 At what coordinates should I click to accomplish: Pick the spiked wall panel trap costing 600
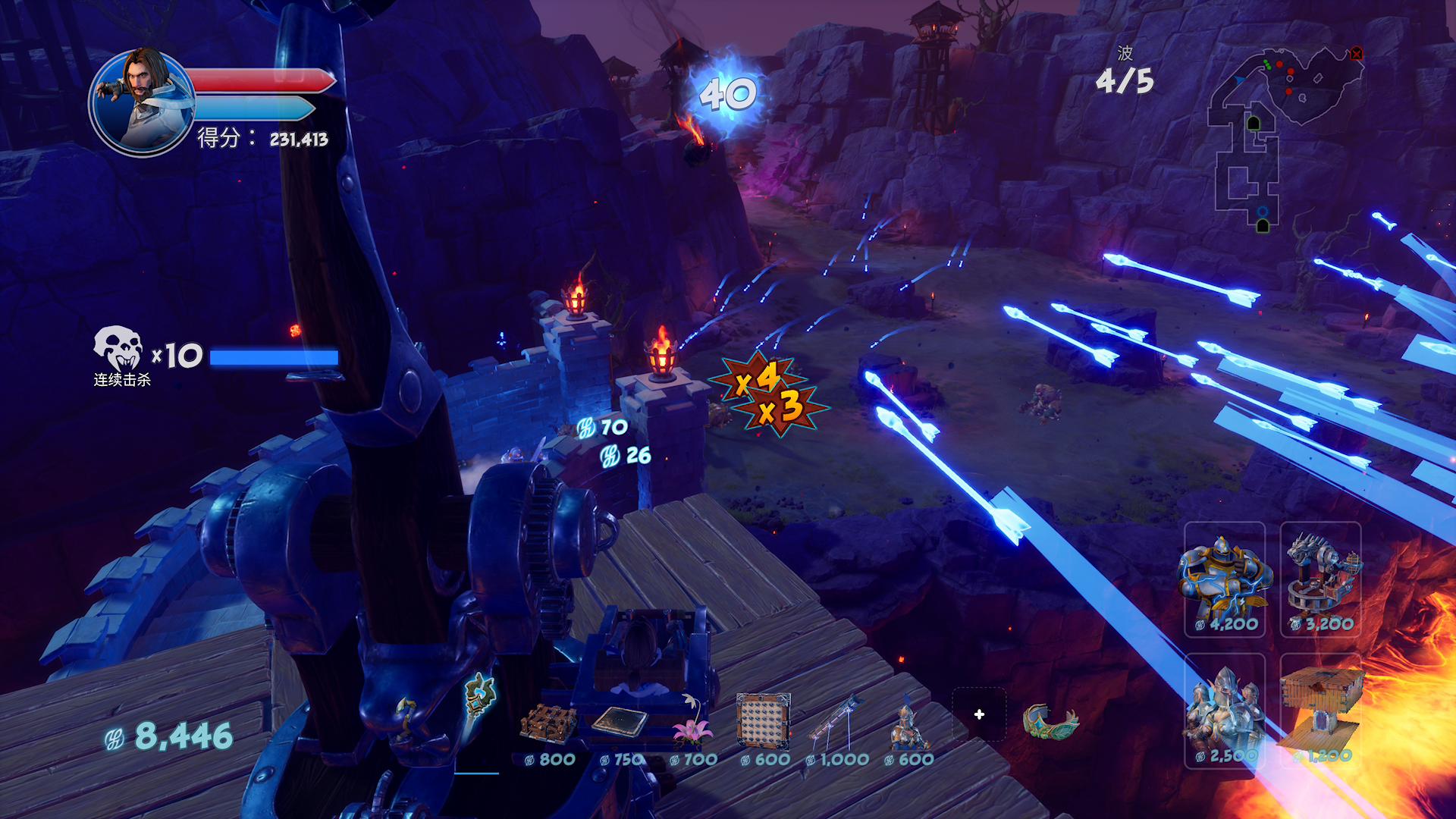tap(763, 722)
